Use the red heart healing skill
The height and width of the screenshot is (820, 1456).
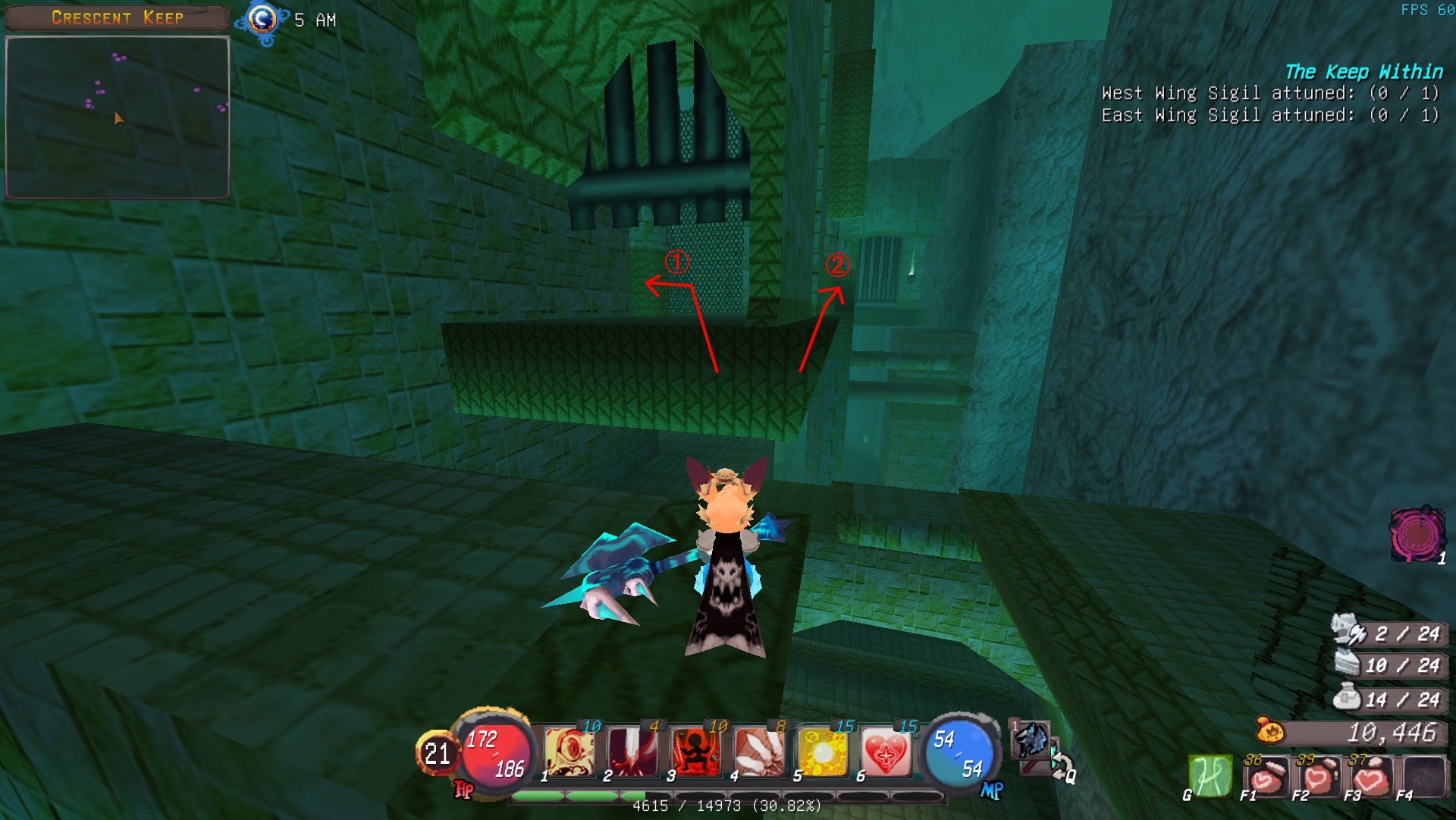click(885, 753)
